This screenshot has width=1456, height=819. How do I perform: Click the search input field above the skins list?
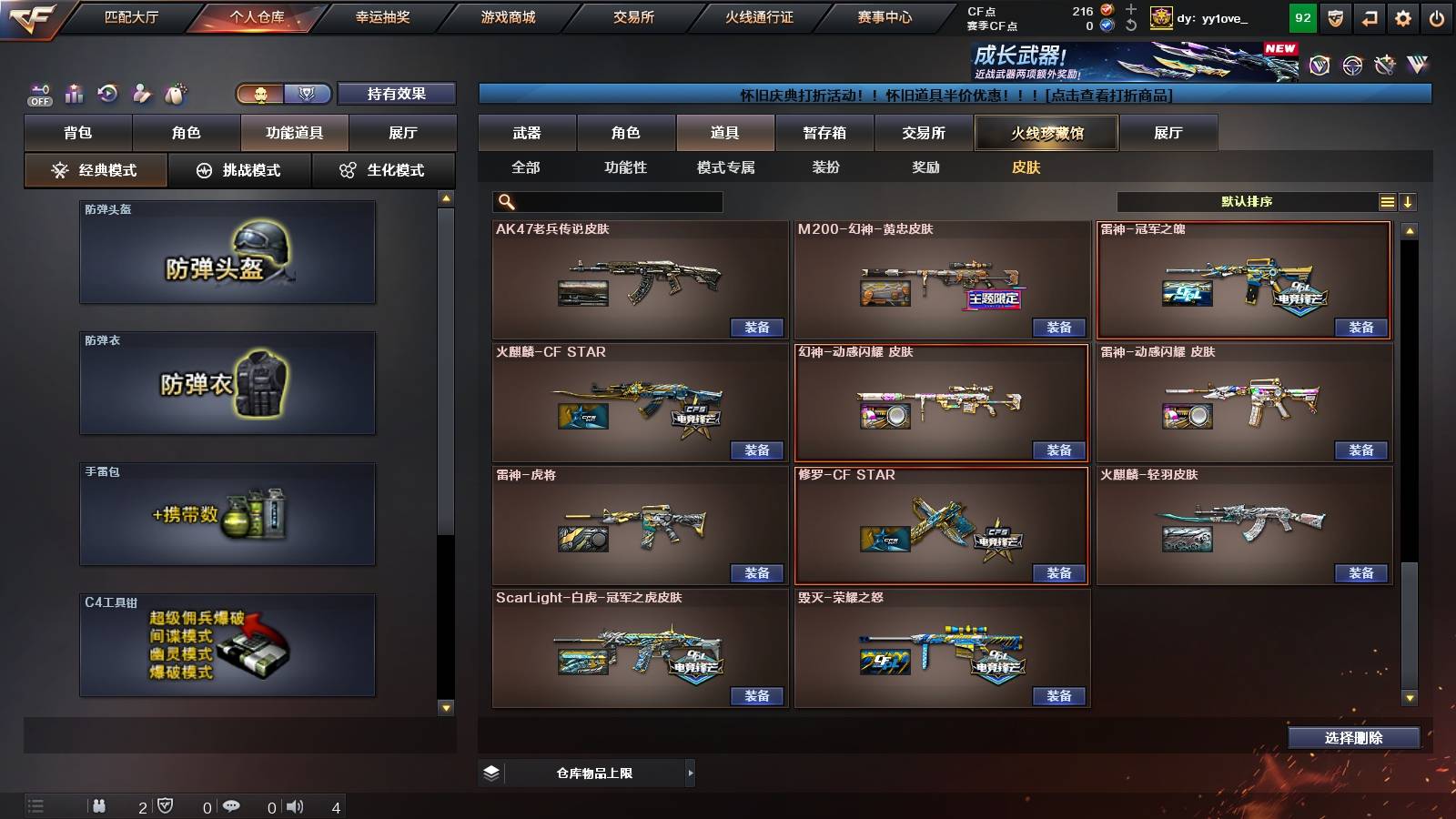[x=605, y=202]
